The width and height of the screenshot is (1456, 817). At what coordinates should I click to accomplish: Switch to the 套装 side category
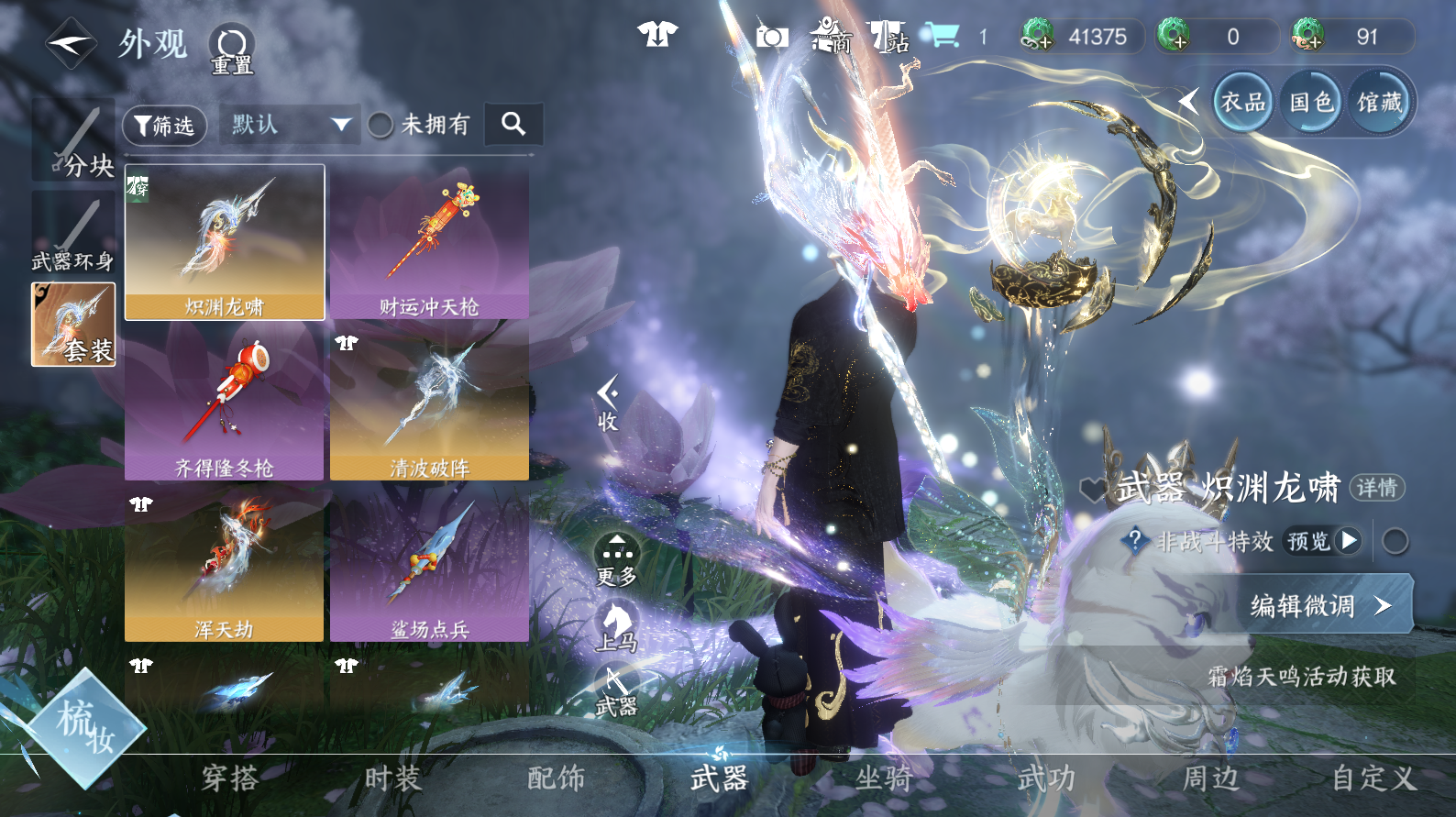click(x=73, y=325)
